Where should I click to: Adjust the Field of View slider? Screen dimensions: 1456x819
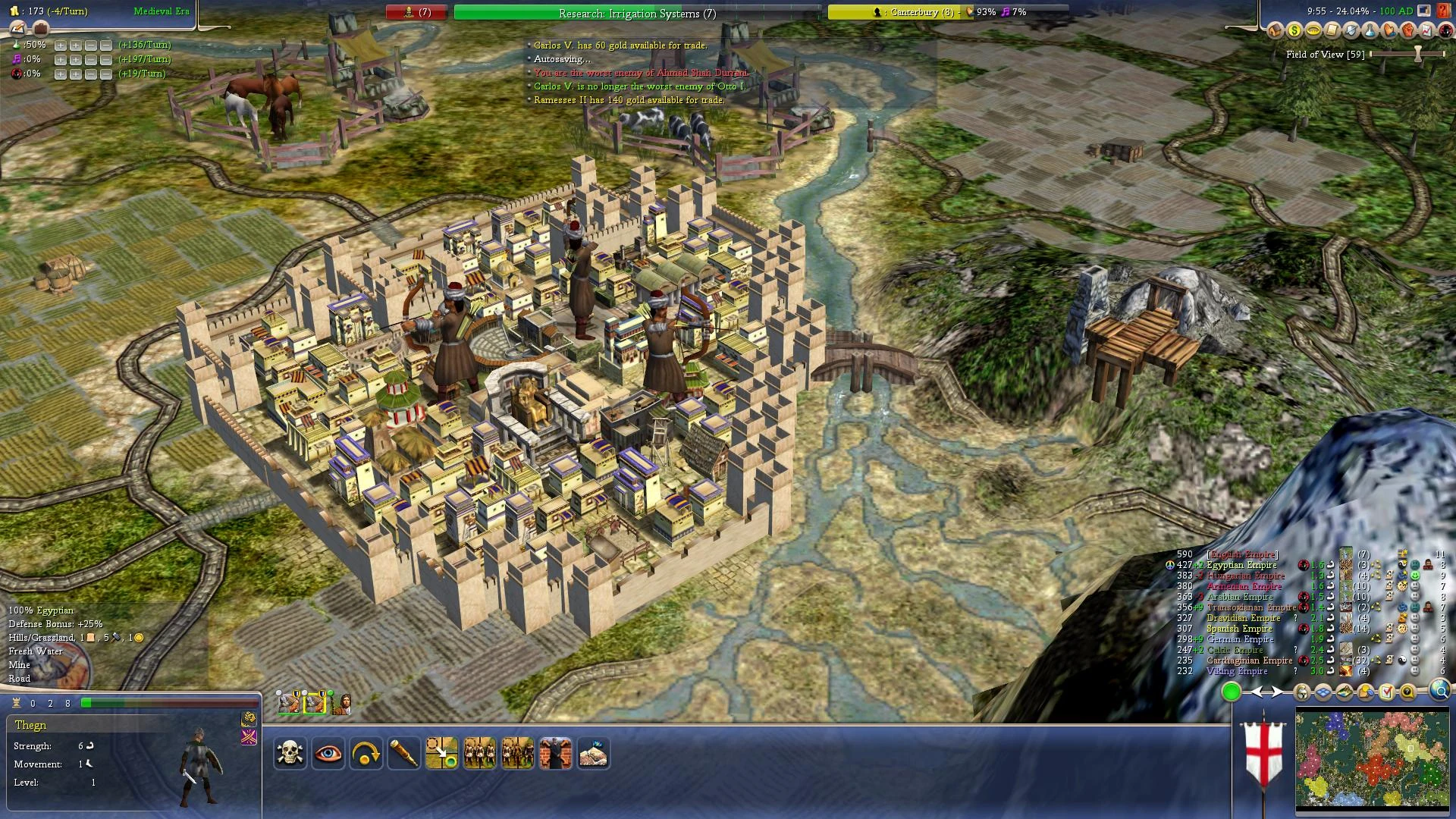(1417, 55)
